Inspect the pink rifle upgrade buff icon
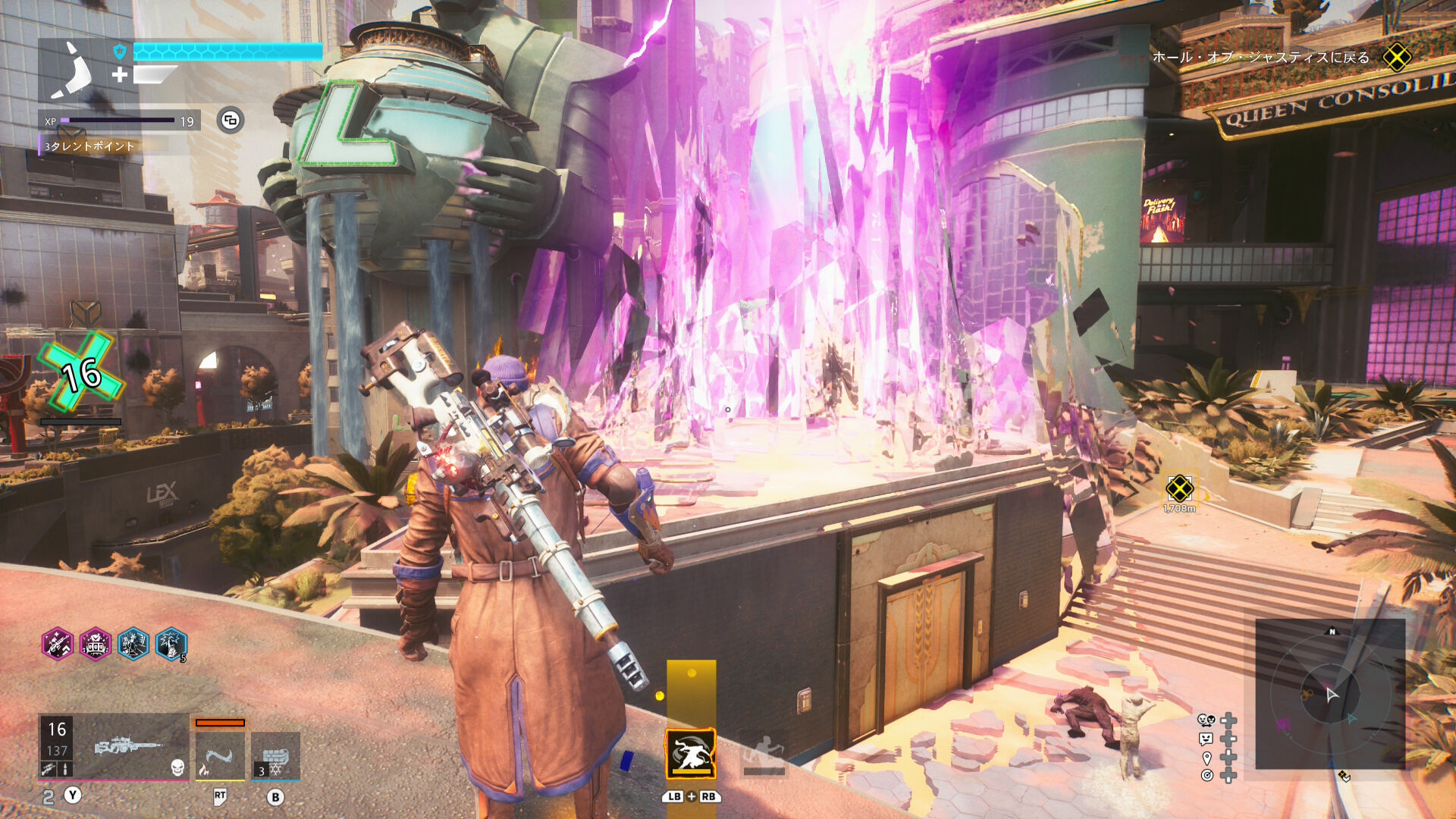The height and width of the screenshot is (819, 1456). [58, 645]
